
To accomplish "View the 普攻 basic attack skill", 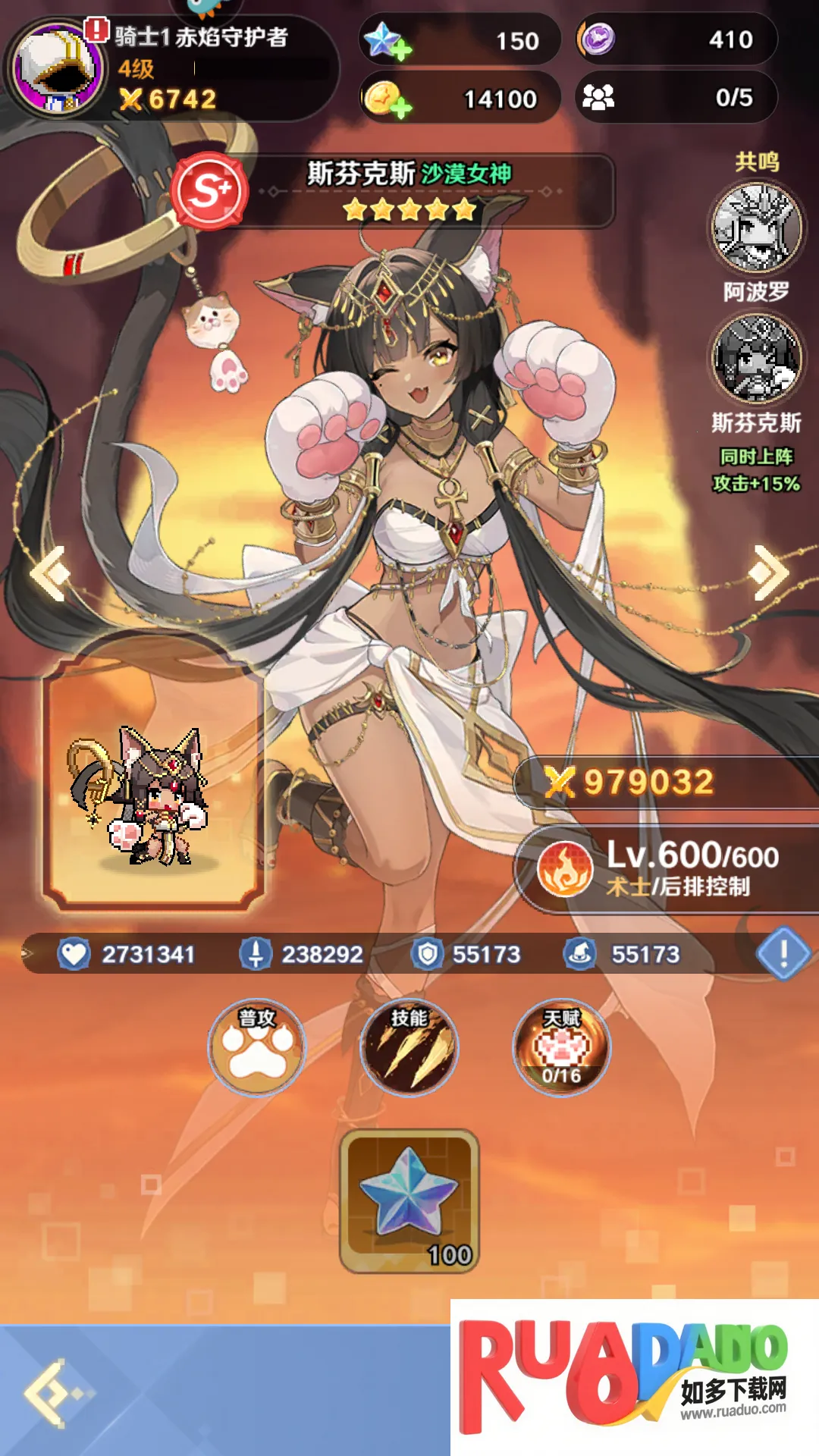I will coord(257,1048).
